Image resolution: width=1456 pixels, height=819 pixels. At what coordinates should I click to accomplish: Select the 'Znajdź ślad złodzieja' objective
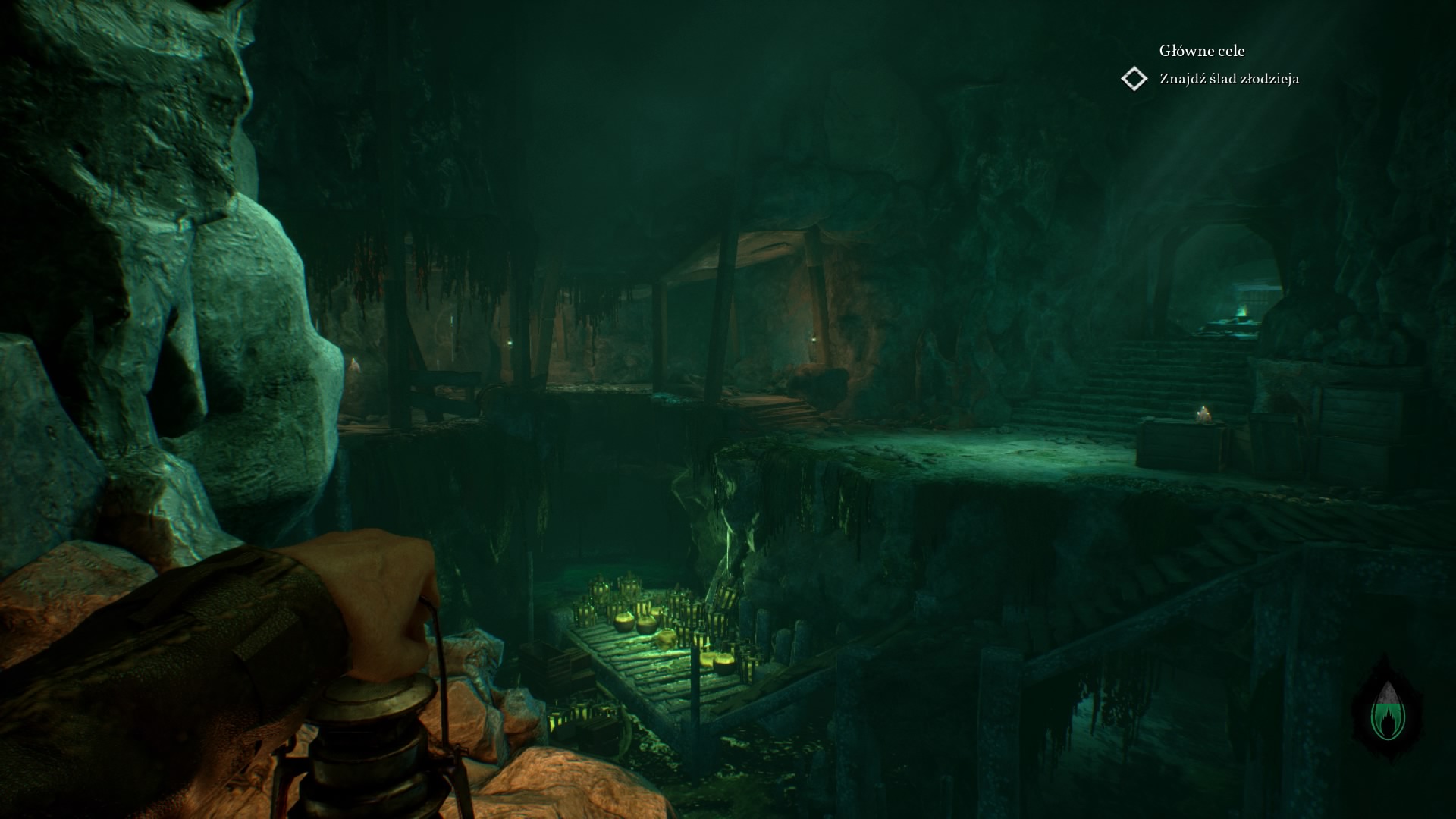1228,79
